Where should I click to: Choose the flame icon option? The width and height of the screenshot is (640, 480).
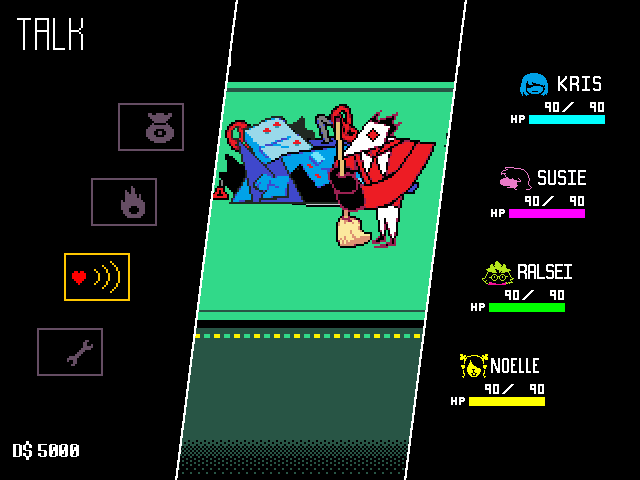coord(124,202)
